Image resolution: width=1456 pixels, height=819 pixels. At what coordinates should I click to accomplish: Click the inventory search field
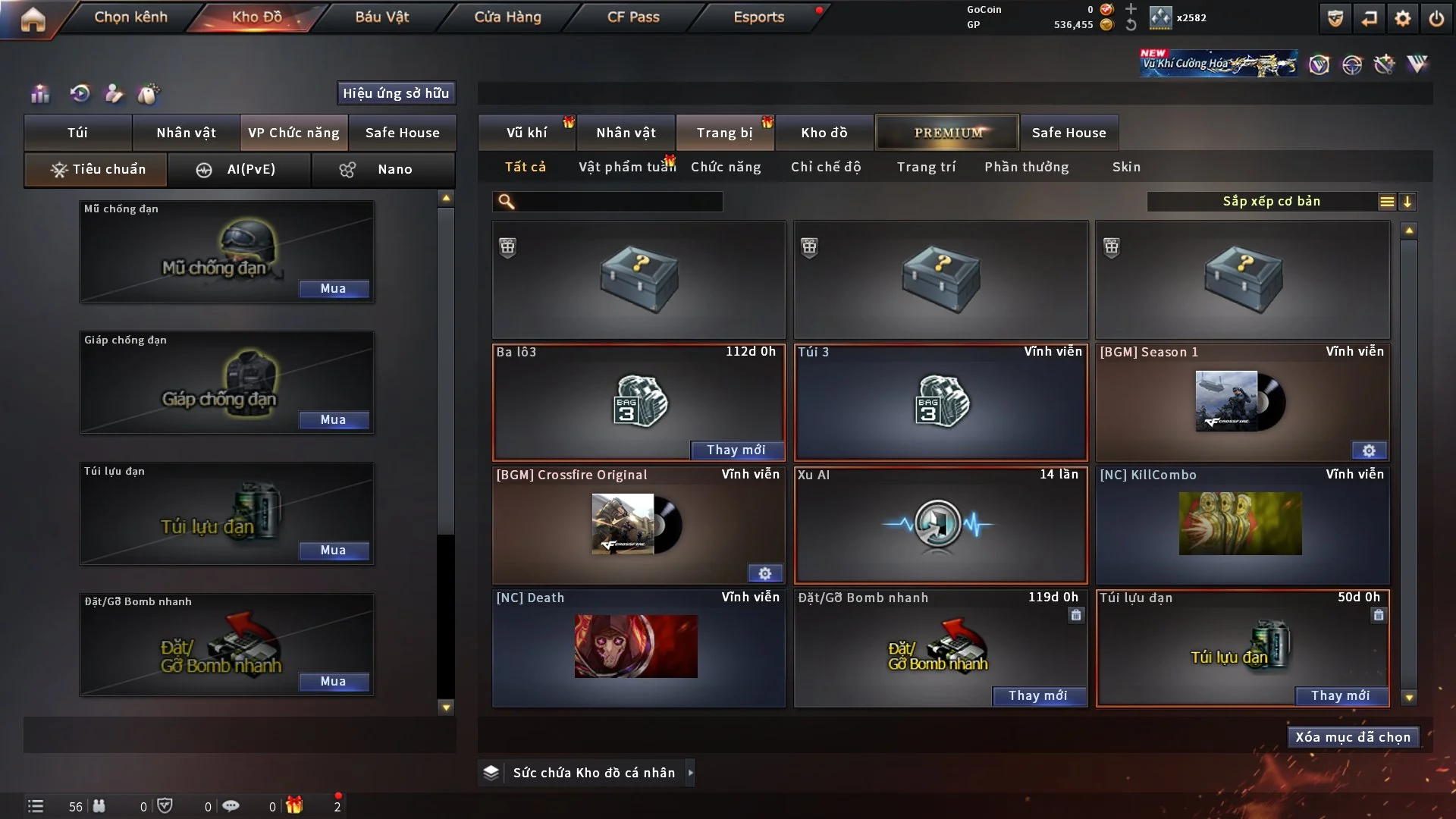tap(618, 202)
